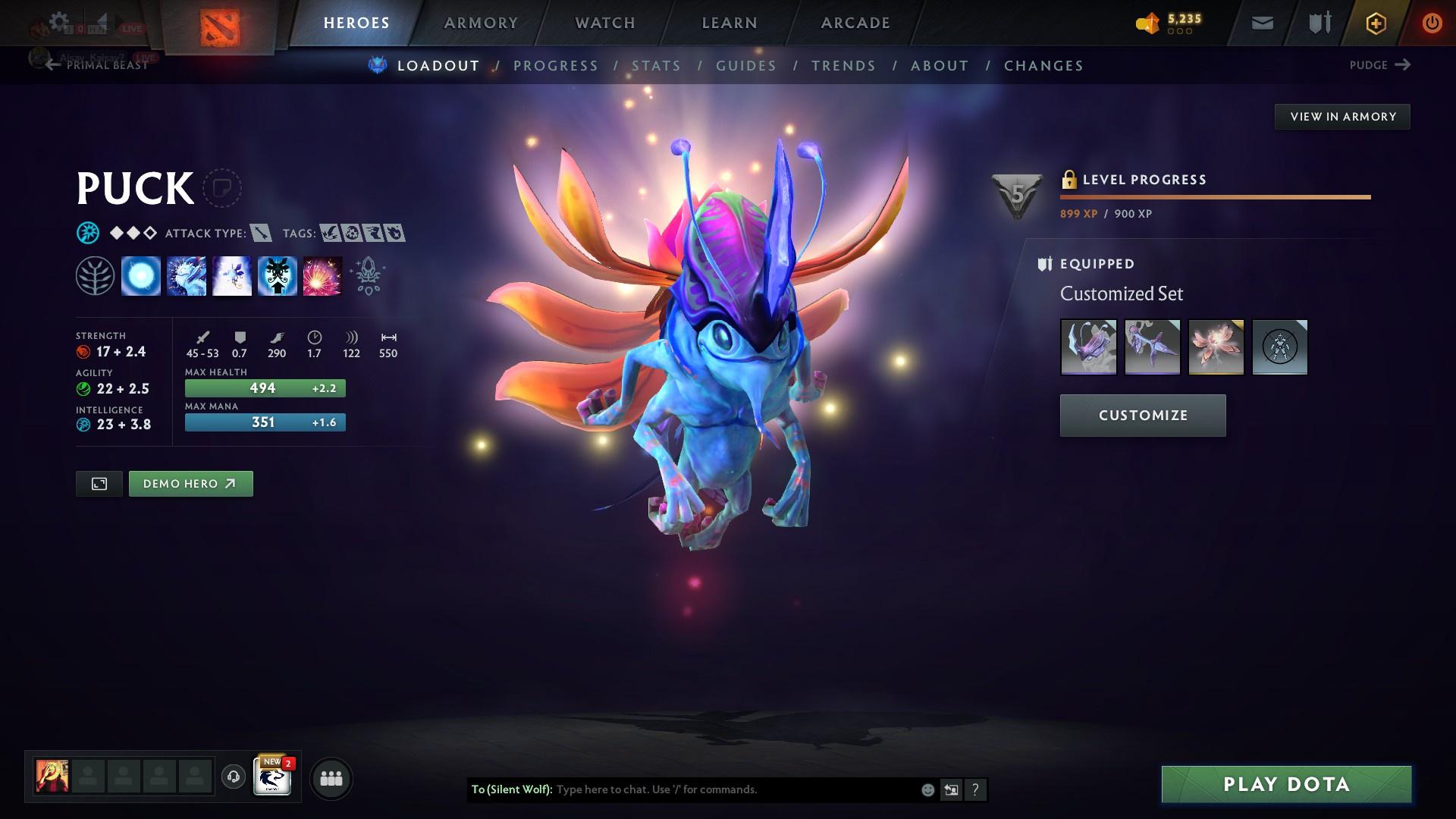Select the Illusory Orb ability icon
Image resolution: width=1456 pixels, height=819 pixels.
[141, 276]
